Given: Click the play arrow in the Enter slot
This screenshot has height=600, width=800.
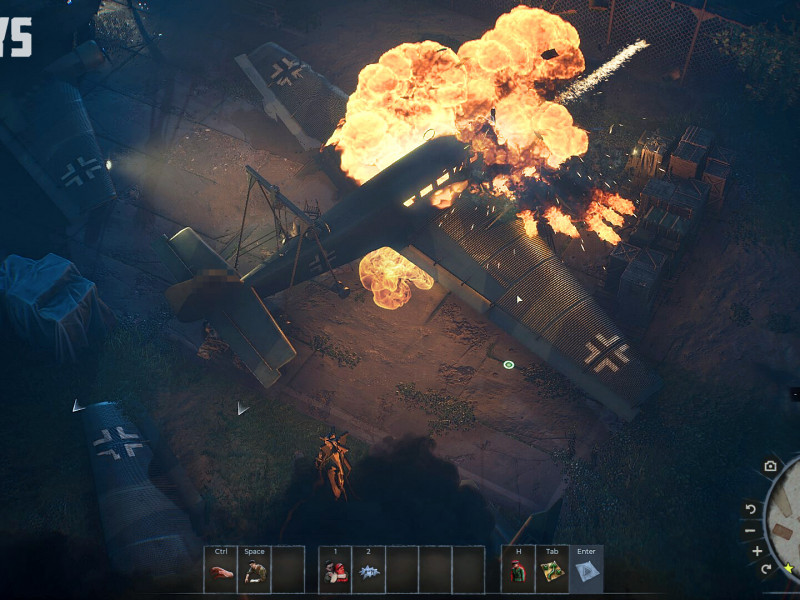Looking at the screenshot, I should 586,572.
